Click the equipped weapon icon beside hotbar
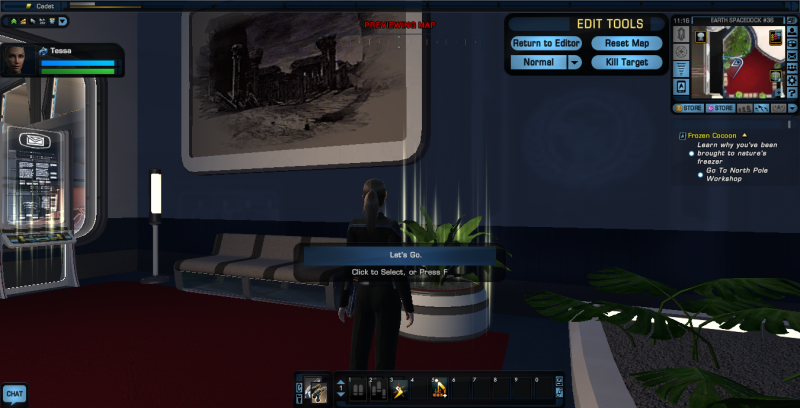This screenshot has height=408, width=800. coord(318,389)
